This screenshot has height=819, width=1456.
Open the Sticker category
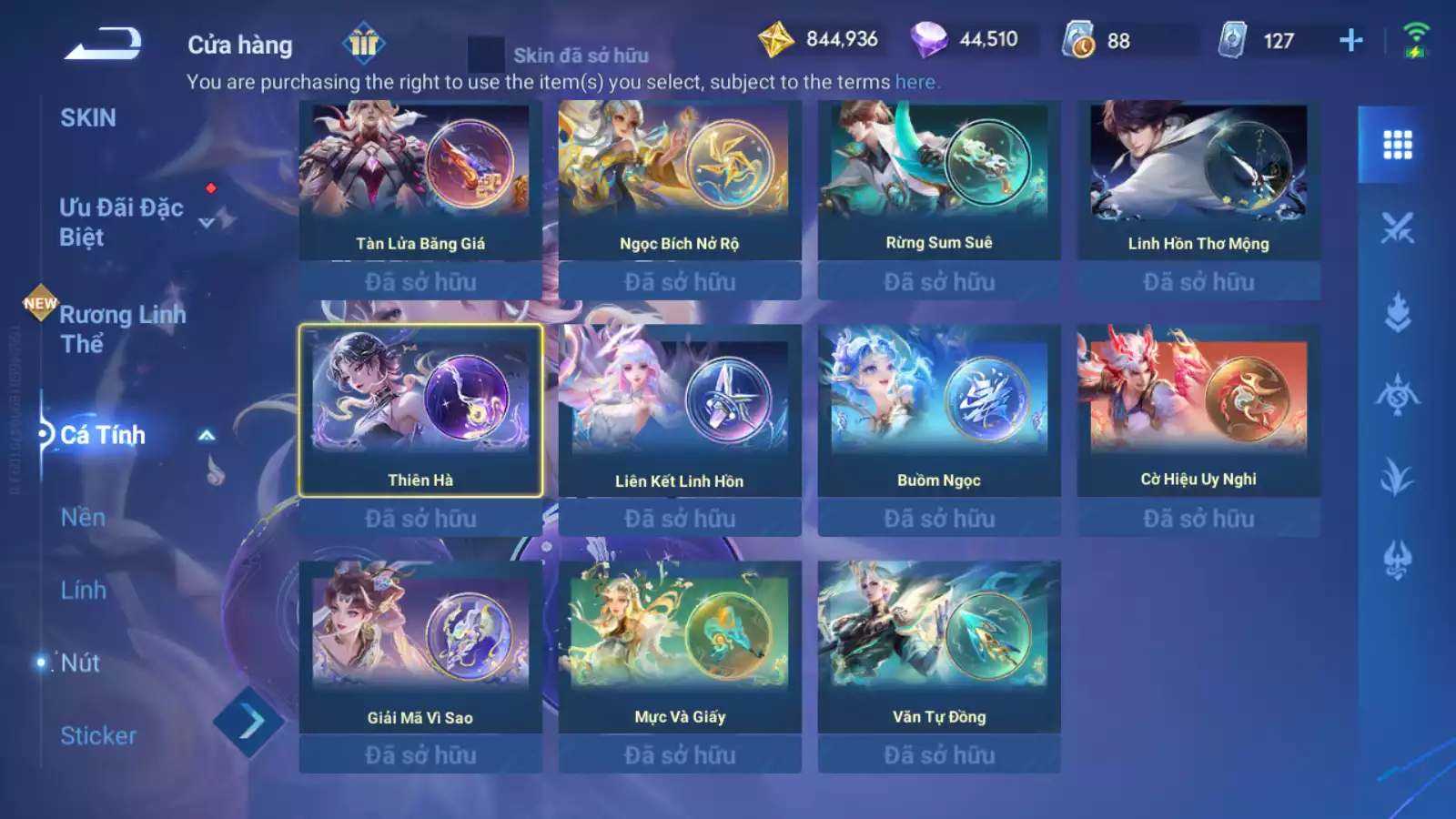pos(98,736)
